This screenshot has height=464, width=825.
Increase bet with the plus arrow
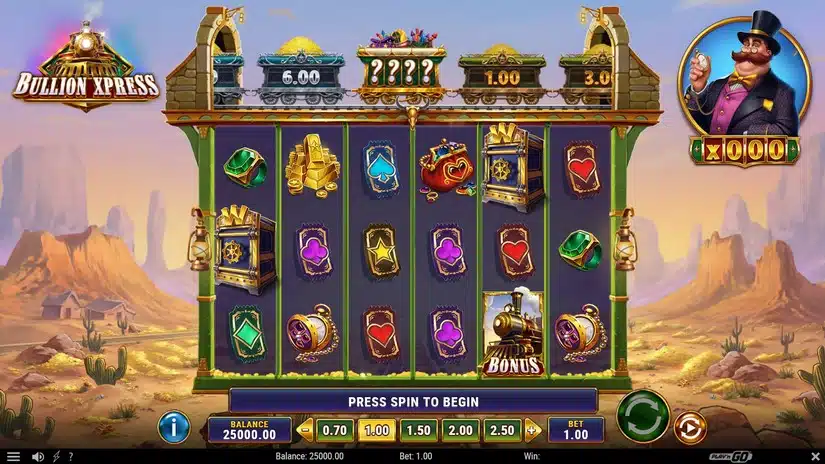(532, 430)
